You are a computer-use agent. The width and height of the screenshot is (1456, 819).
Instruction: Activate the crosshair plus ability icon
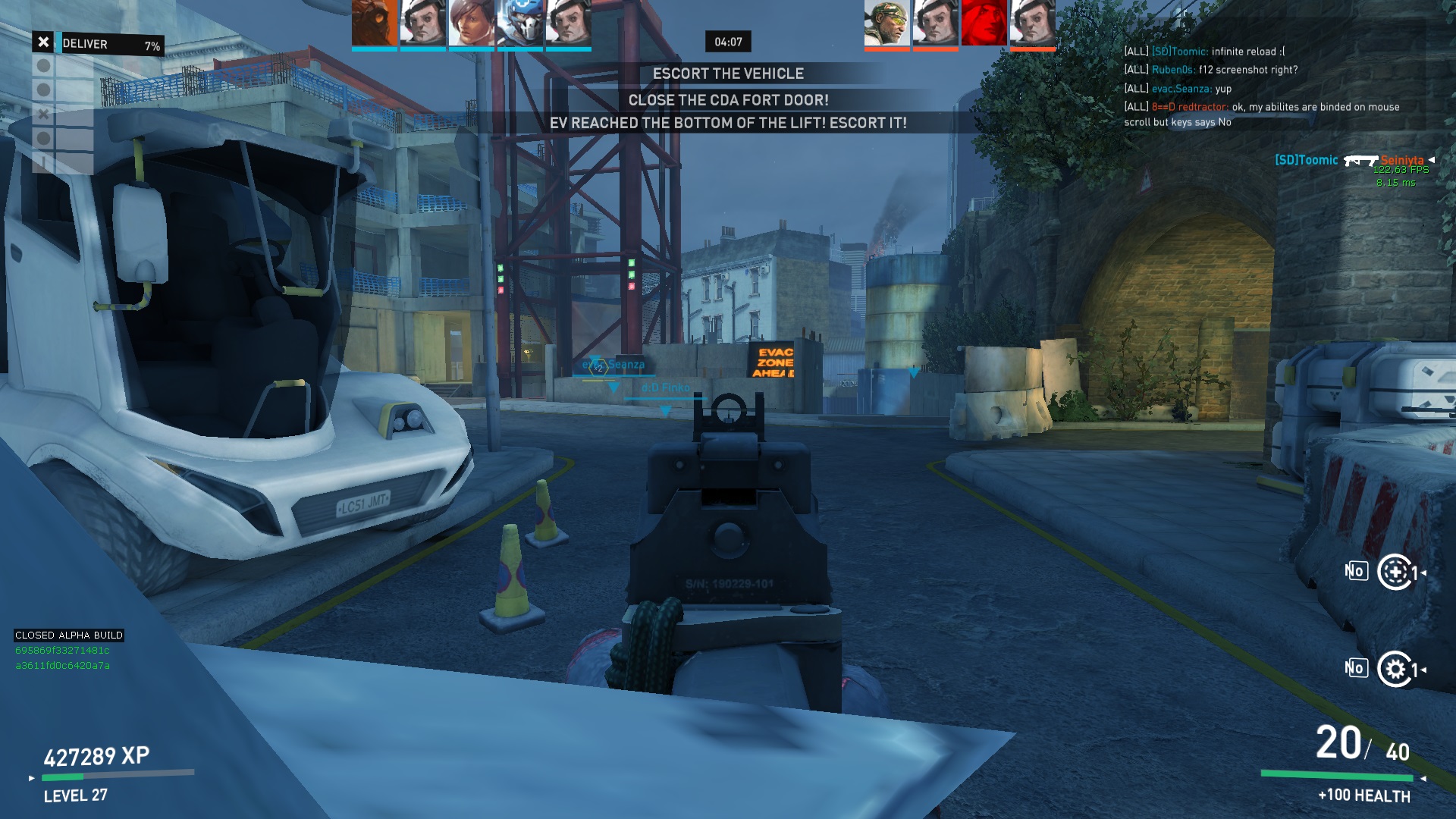pyautogui.click(x=1395, y=573)
